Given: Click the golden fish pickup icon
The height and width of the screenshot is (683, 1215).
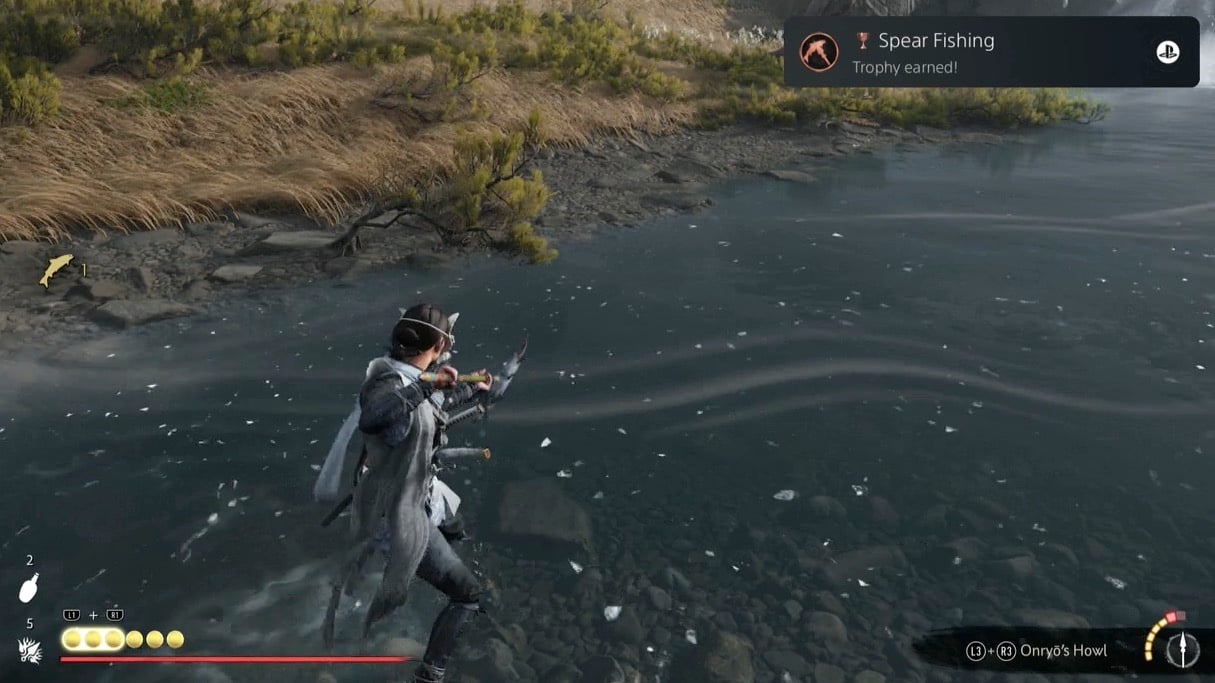Looking at the screenshot, I should (x=56, y=269).
